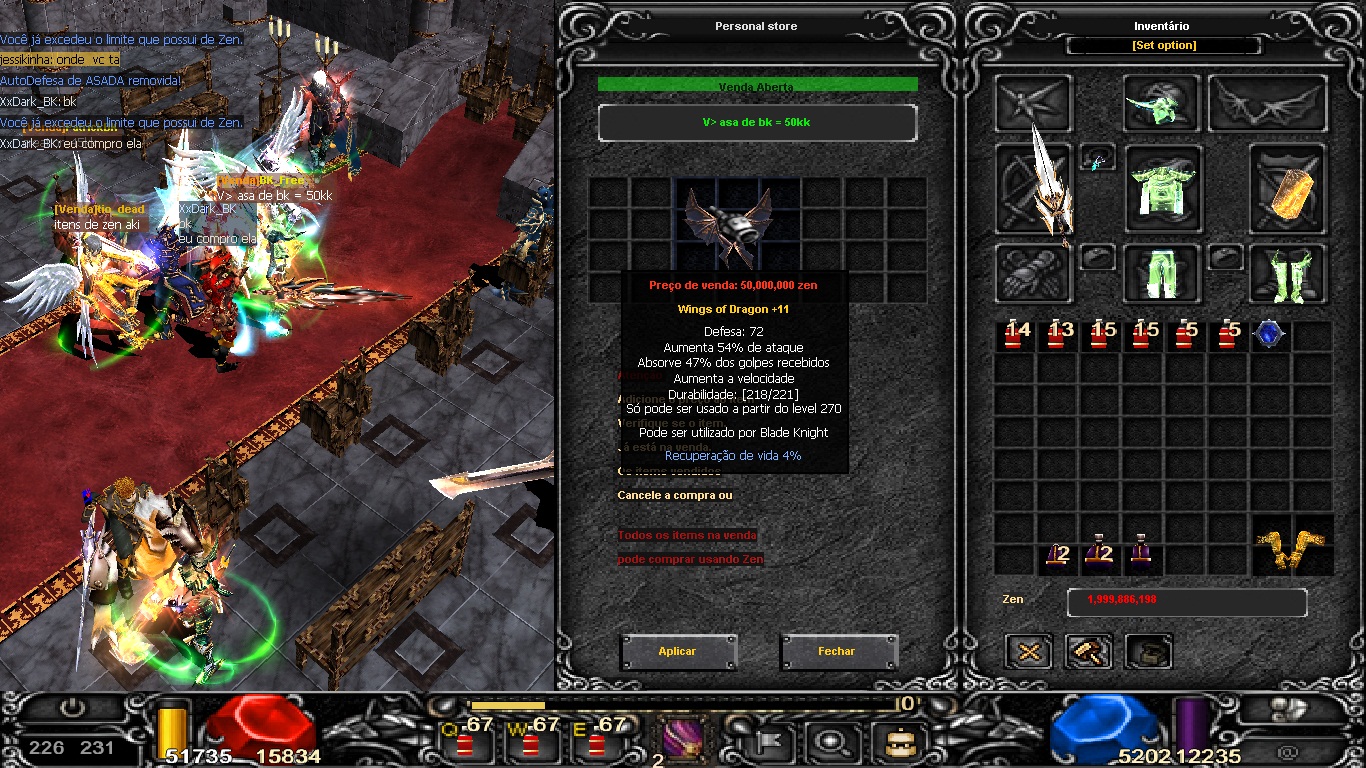1366x768 pixels.
Task: Click the hammer repair button
Action: tap(1089, 652)
